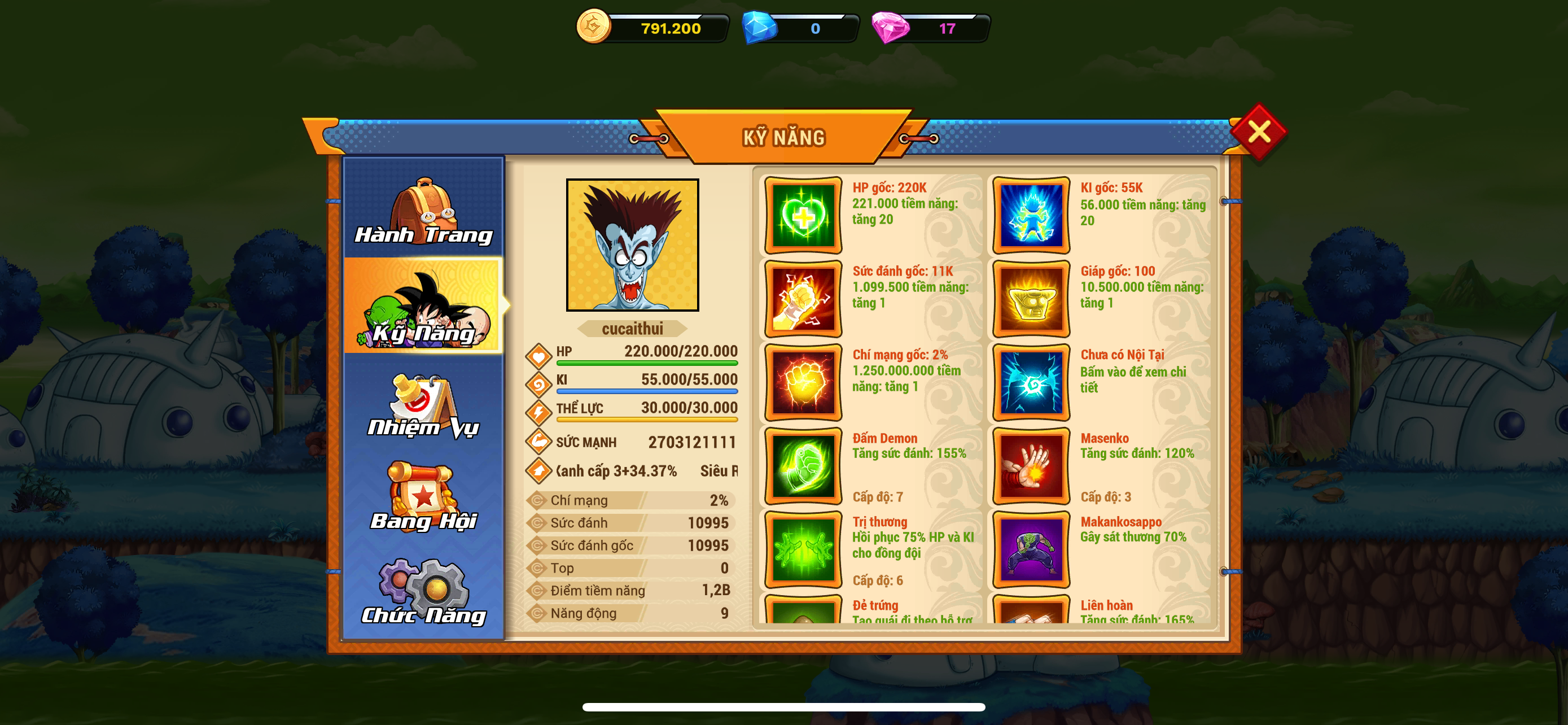Tap the pink ruby currency icon
The height and width of the screenshot is (725, 1568).
890,28
